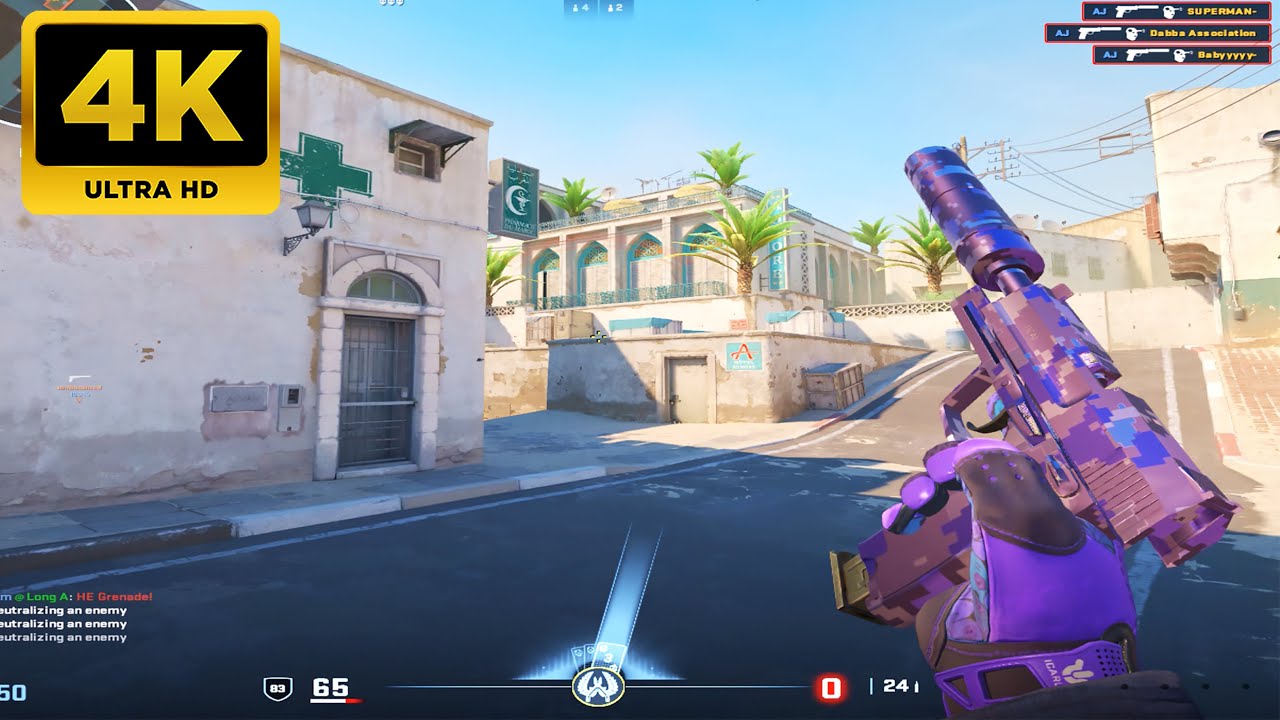Click the 4K Ultra HD badge
The width and height of the screenshot is (1280, 720).
pyautogui.click(x=151, y=112)
